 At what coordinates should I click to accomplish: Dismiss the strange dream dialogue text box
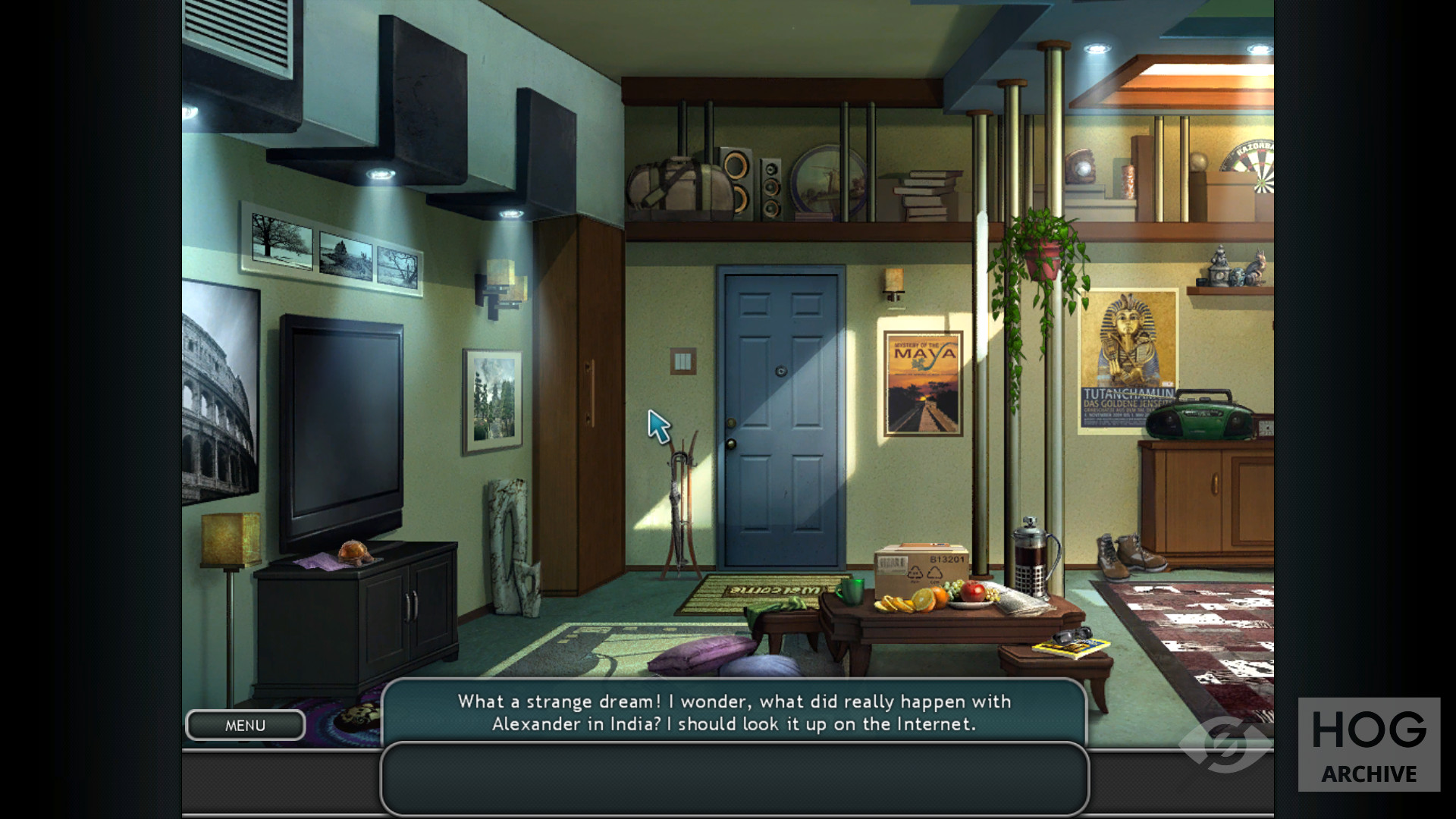734,712
